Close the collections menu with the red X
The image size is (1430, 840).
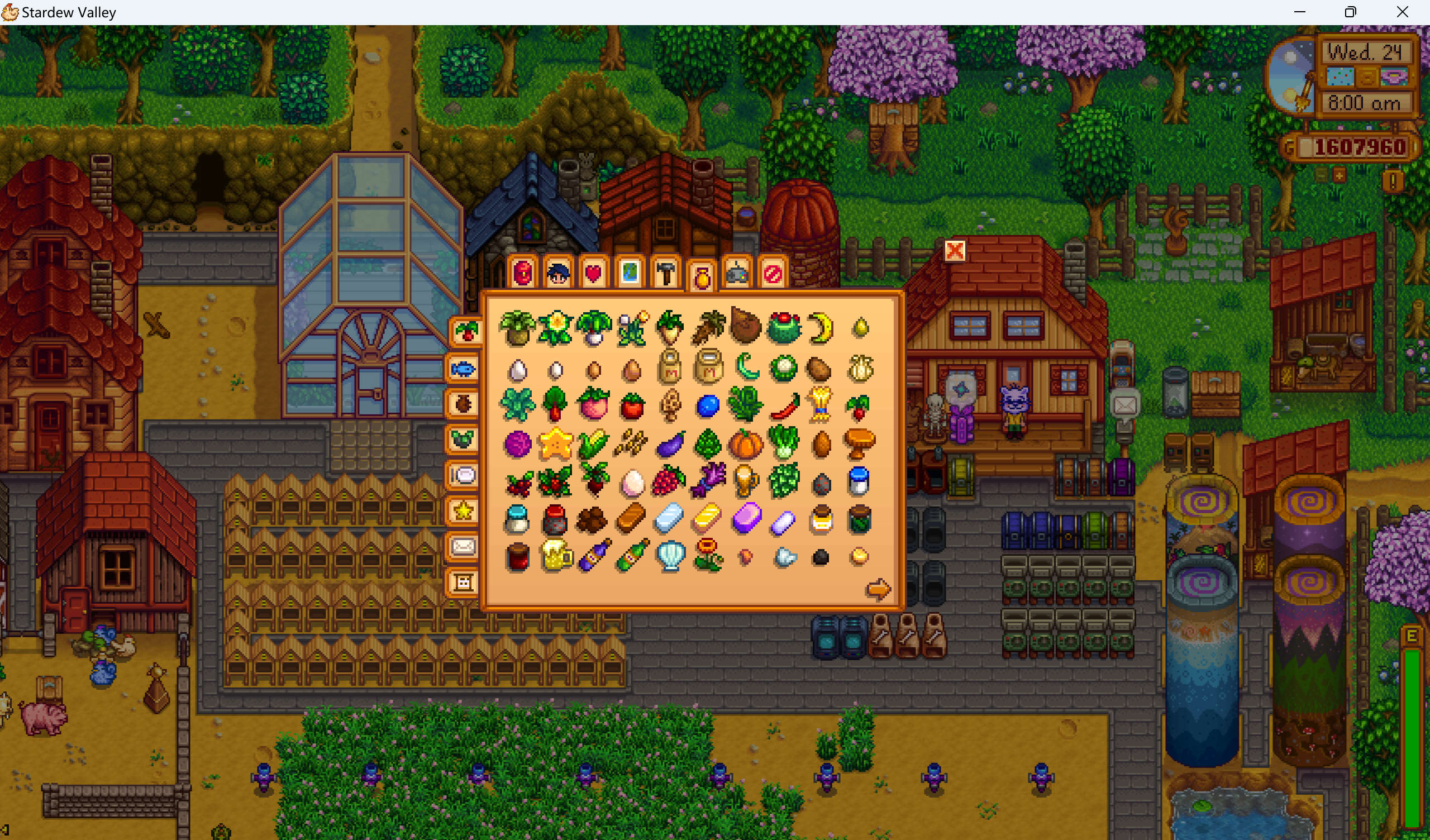(955, 250)
